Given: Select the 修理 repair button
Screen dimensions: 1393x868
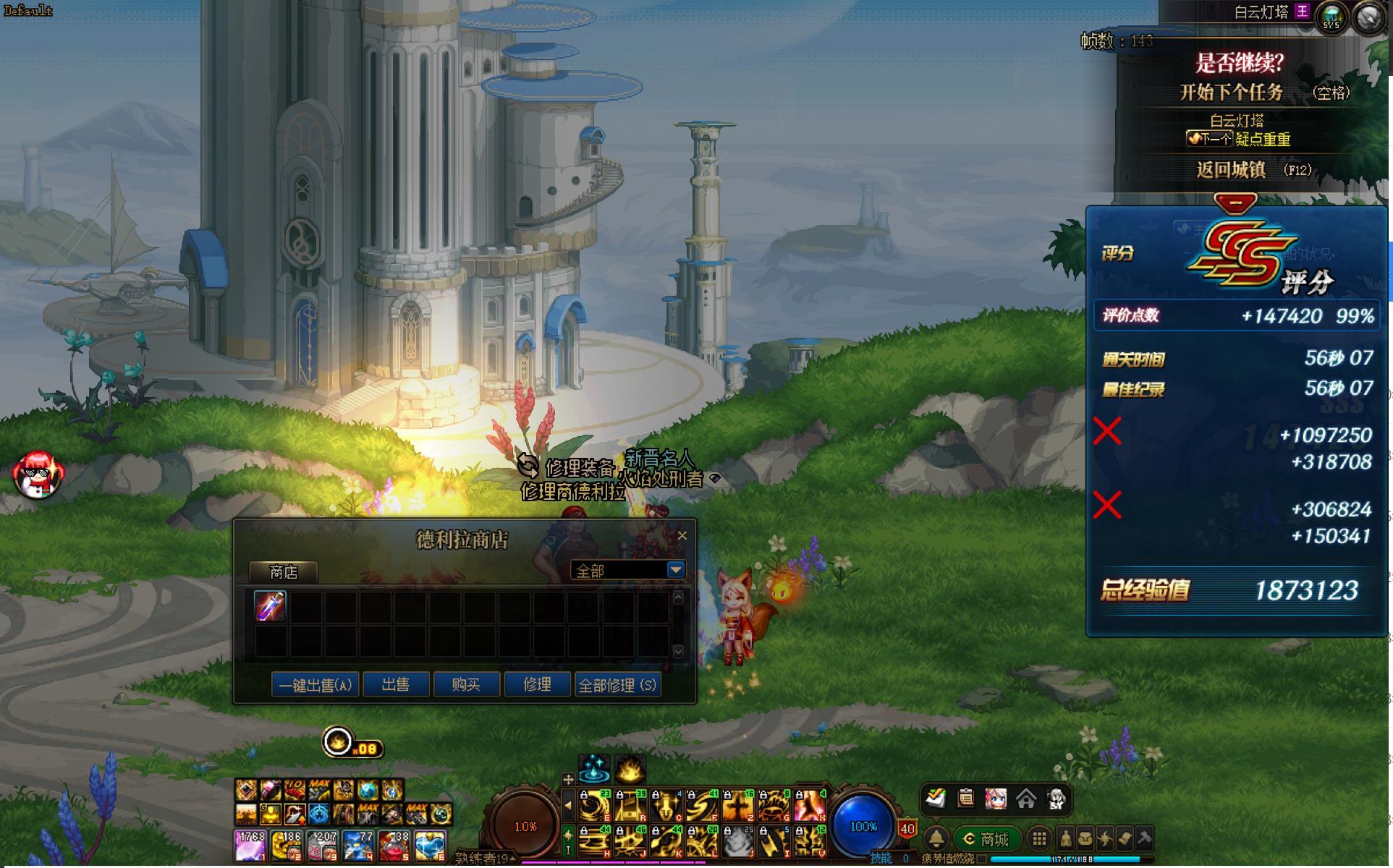Looking at the screenshot, I should [x=537, y=684].
